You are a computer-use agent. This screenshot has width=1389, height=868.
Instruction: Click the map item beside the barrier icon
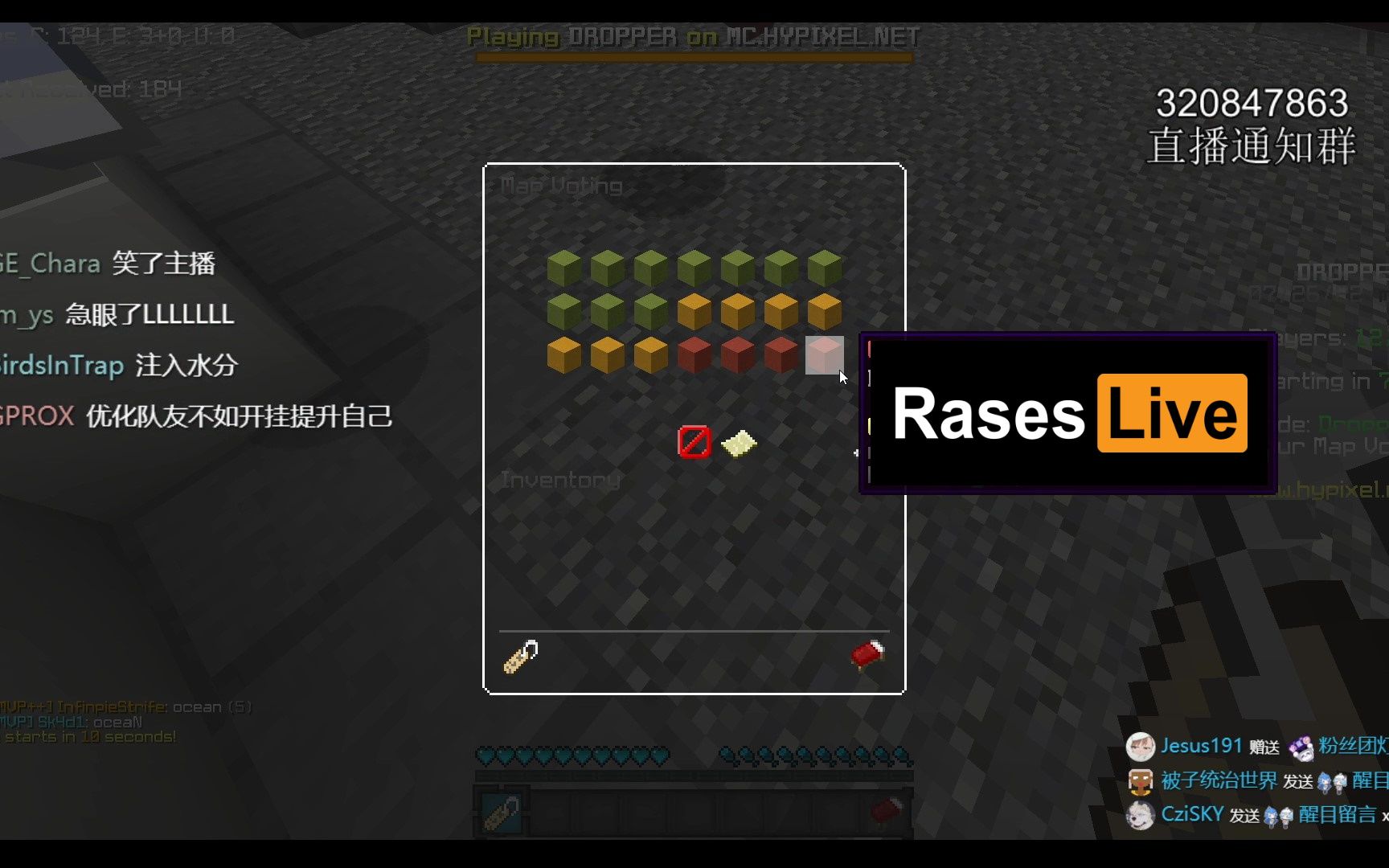pos(740,444)
